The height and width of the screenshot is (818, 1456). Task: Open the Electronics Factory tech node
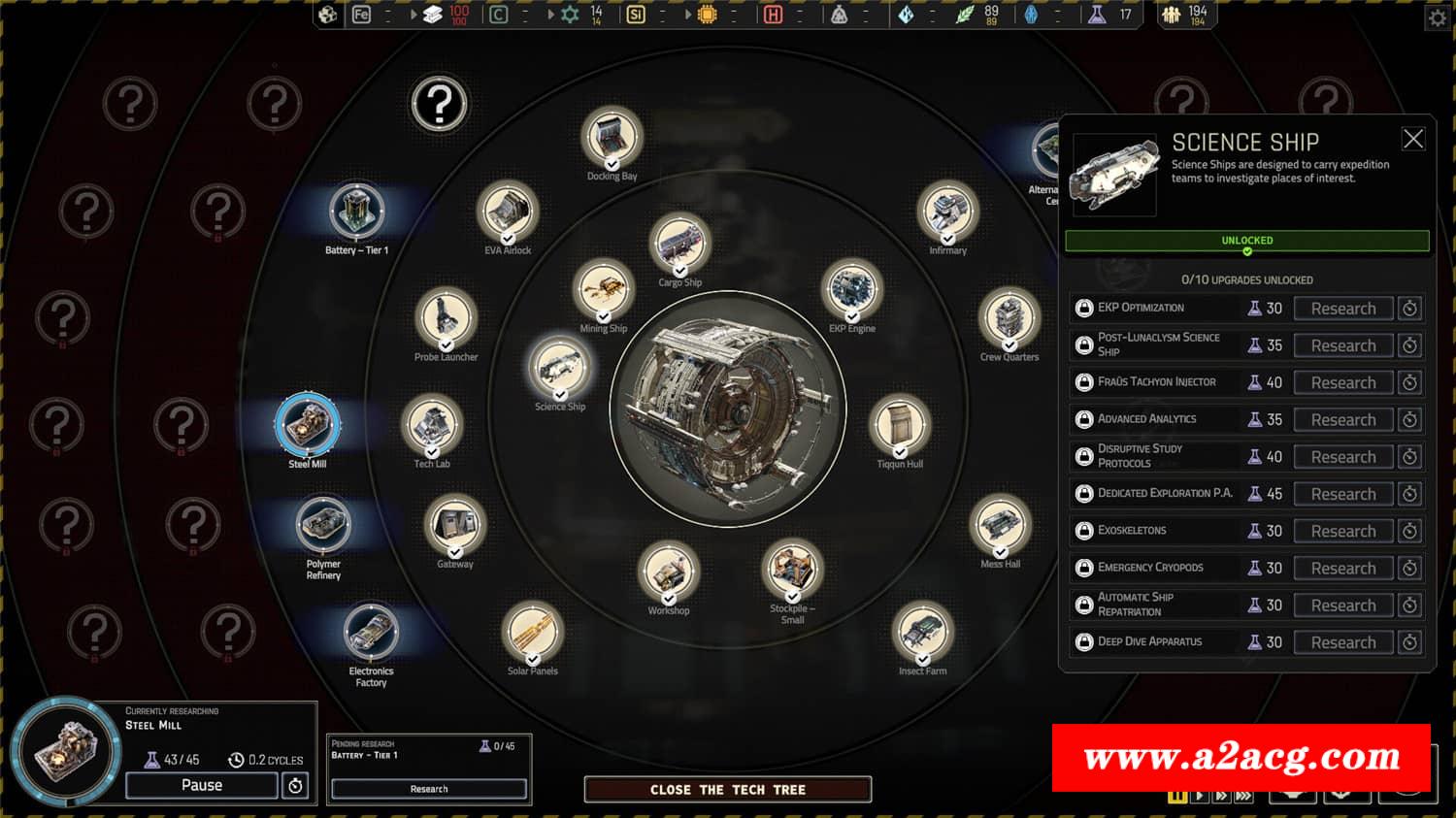[371, 632]
